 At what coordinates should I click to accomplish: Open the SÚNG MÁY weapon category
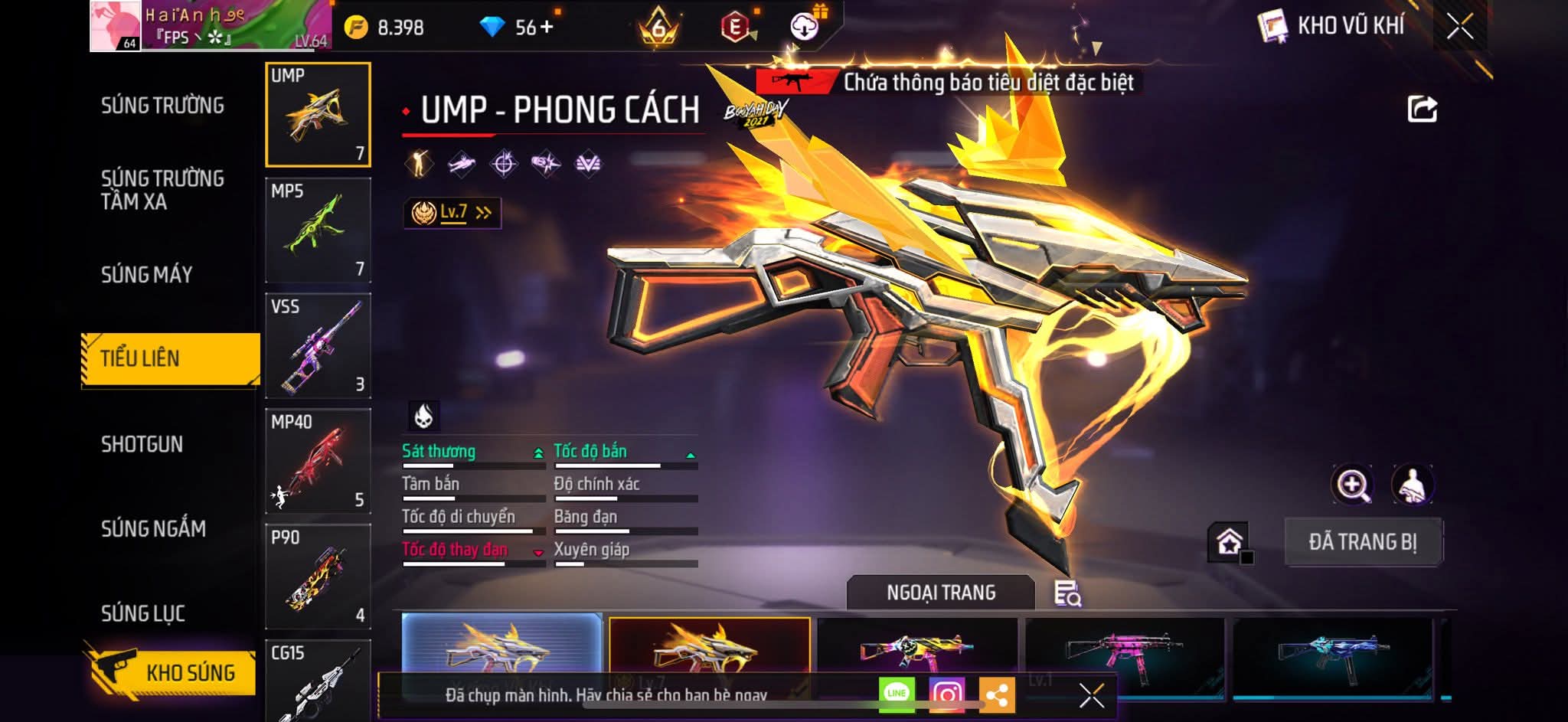tap(146, 275)
